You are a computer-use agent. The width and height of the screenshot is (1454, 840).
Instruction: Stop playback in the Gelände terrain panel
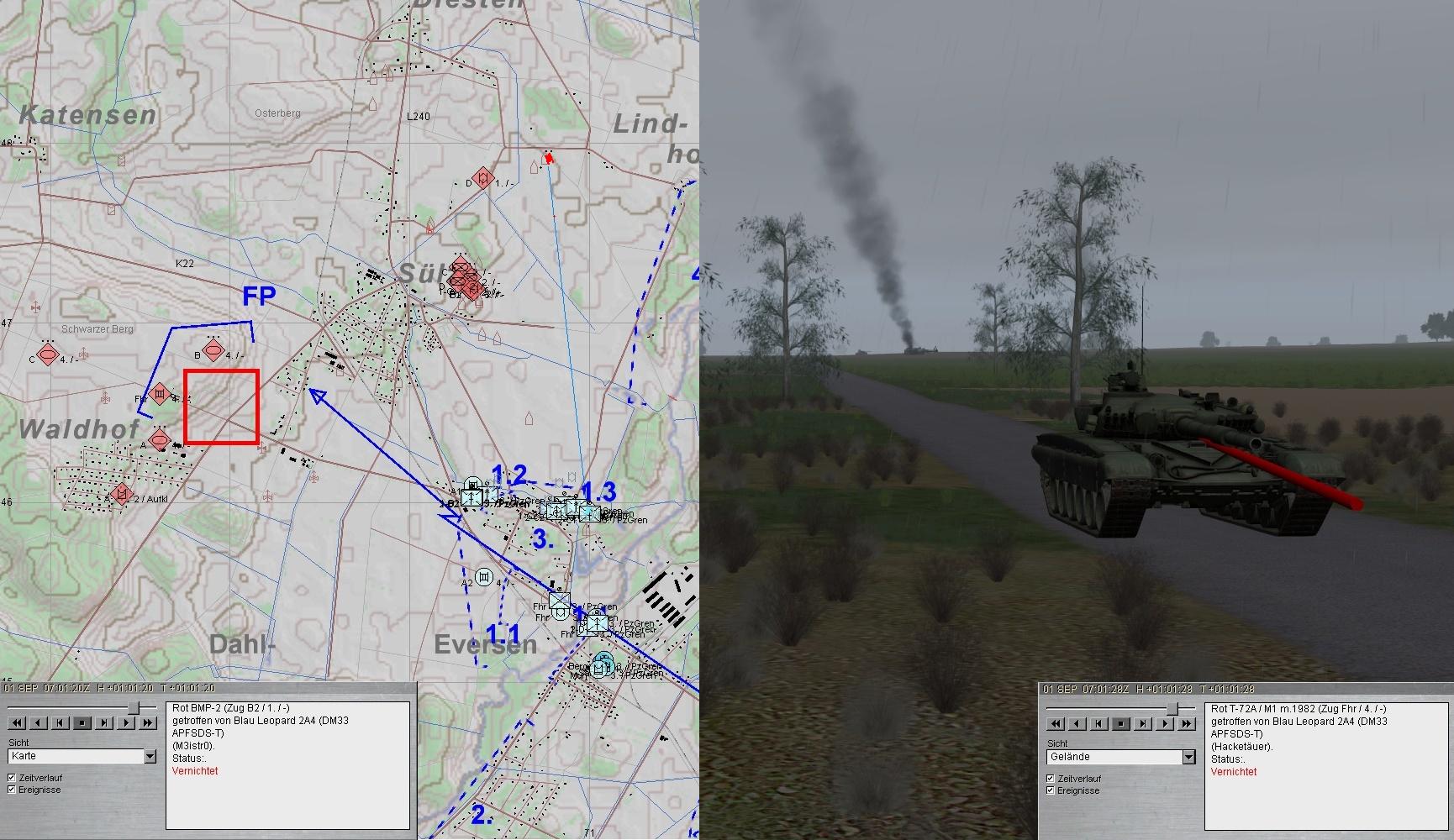[1121, 723]
